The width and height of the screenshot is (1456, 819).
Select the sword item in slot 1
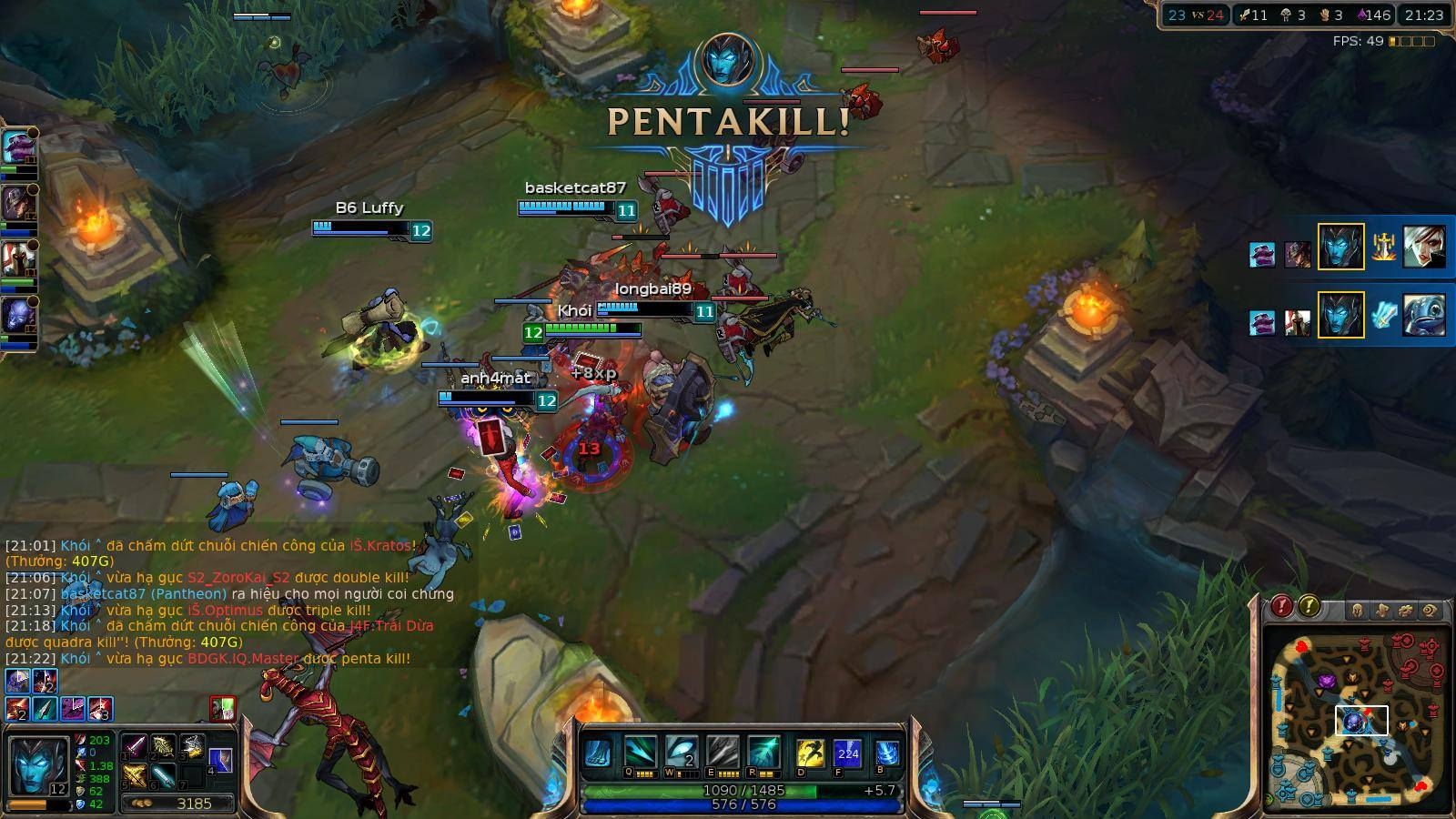[135, 748]
